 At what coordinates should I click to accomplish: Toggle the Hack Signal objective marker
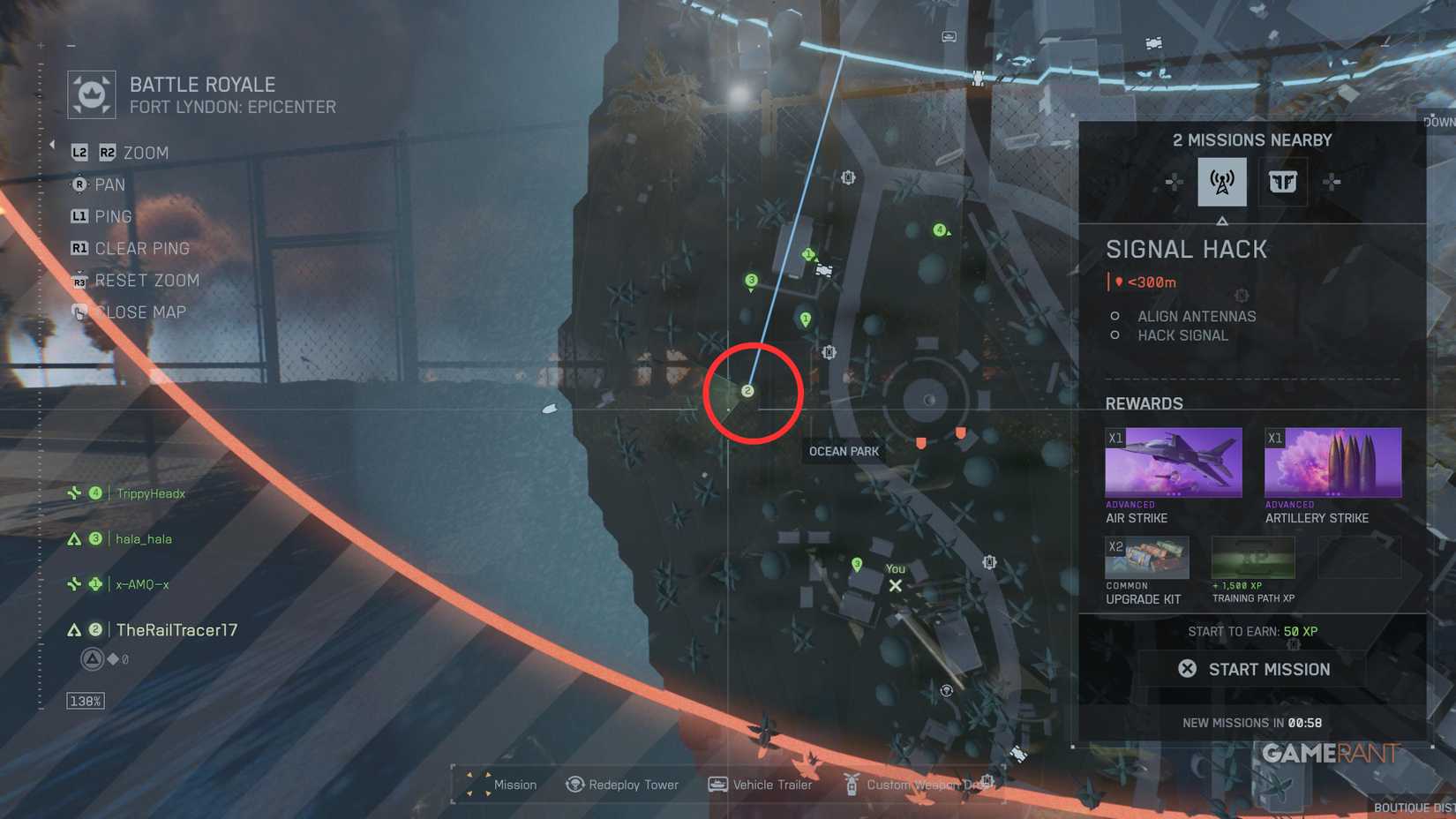tap(1114, 335)
